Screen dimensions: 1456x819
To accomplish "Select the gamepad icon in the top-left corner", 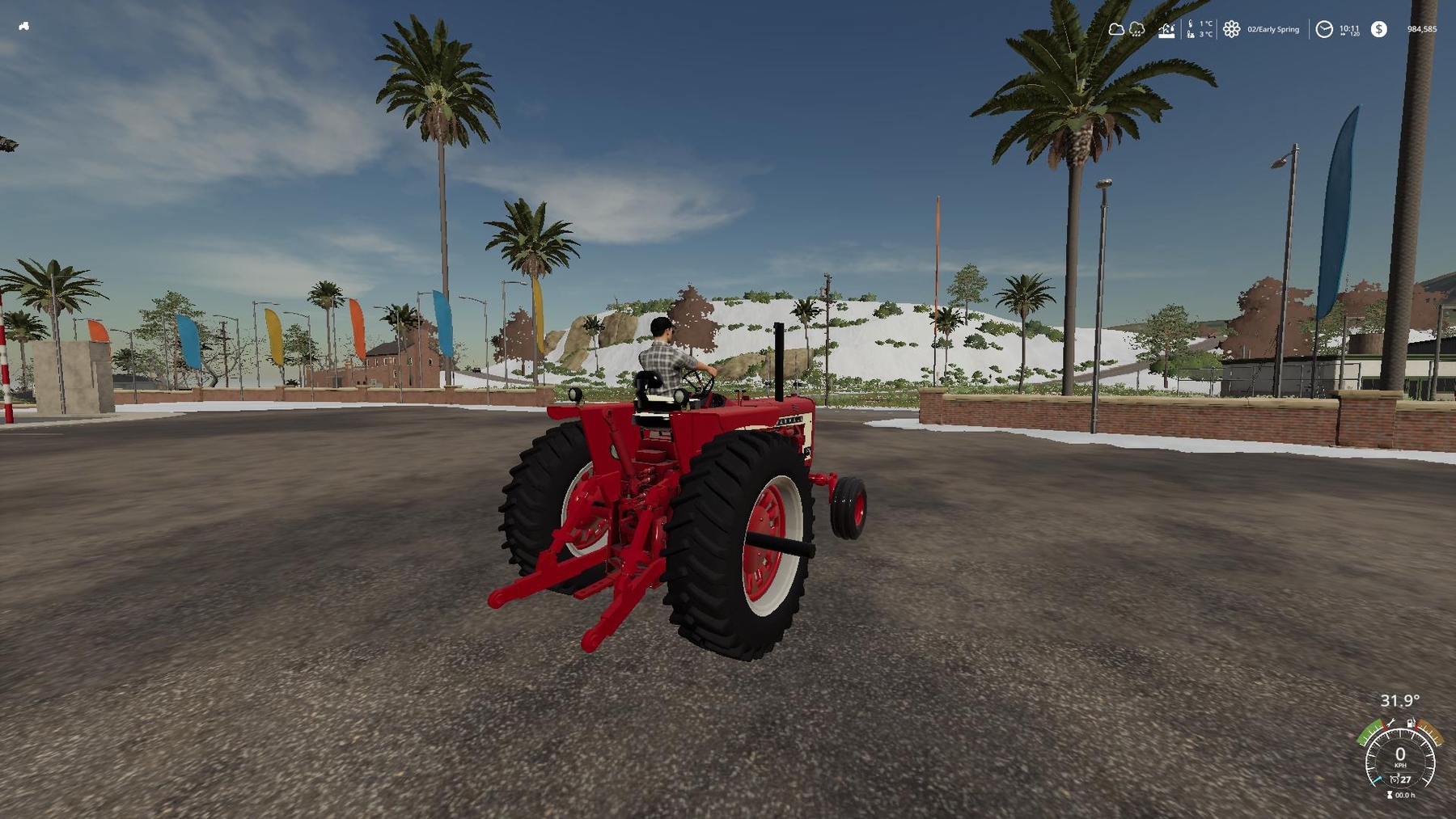I will pyautogui.click(x=23, y=27).
